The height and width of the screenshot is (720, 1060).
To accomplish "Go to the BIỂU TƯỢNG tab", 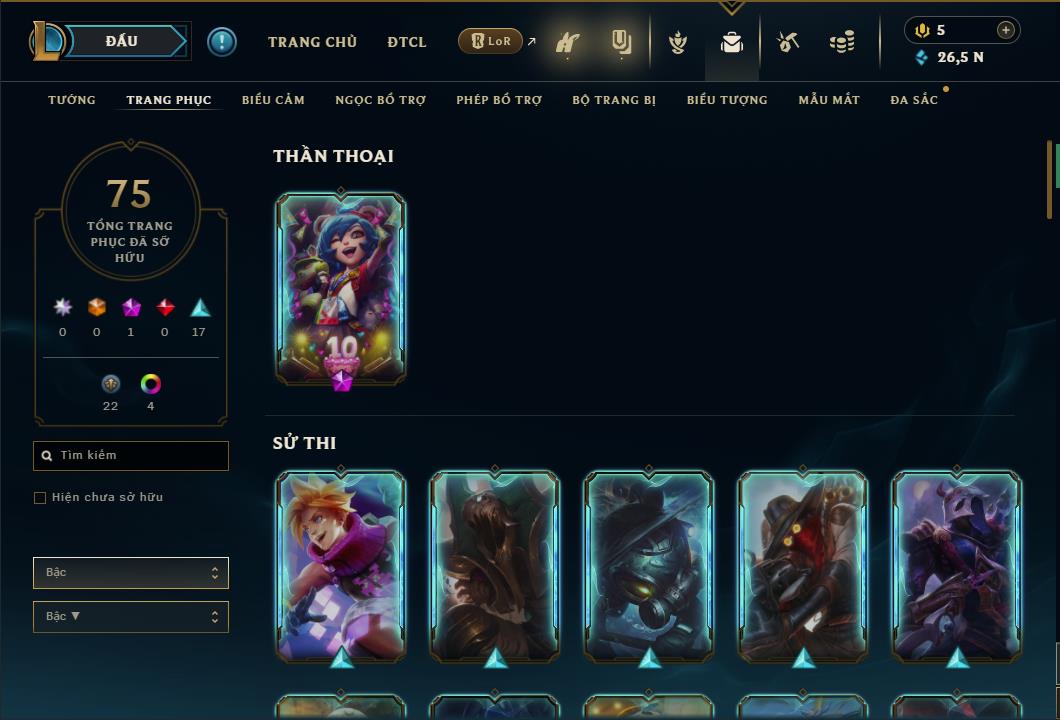I will click(x=727, y=100).
